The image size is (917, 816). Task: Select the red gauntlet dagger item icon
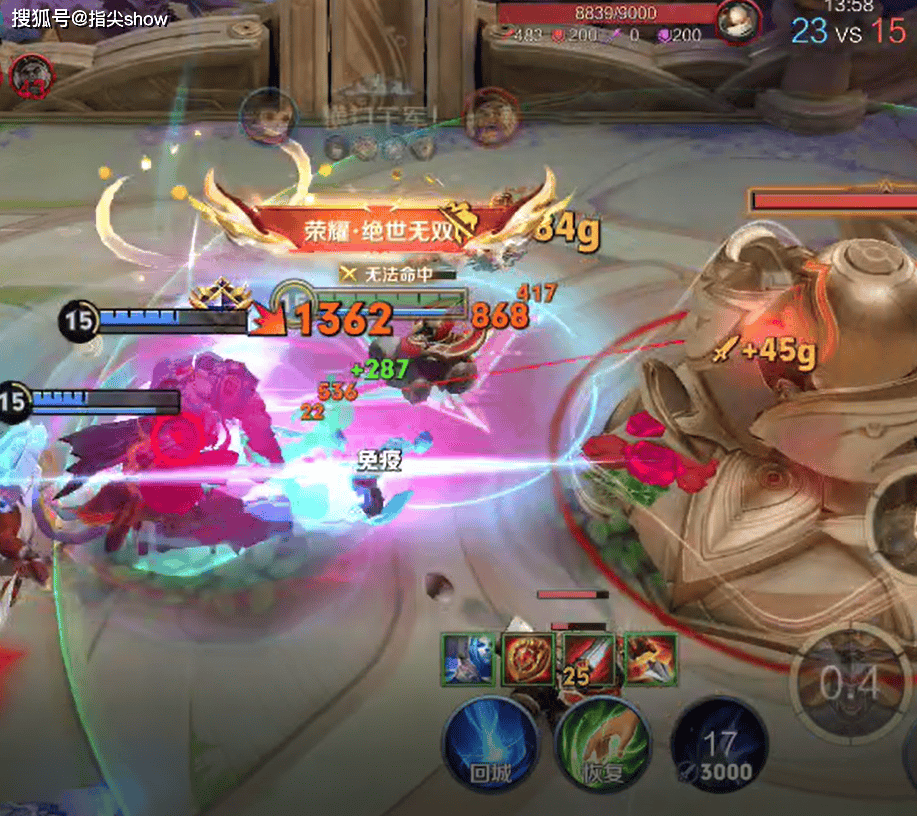tap(649, 660)
